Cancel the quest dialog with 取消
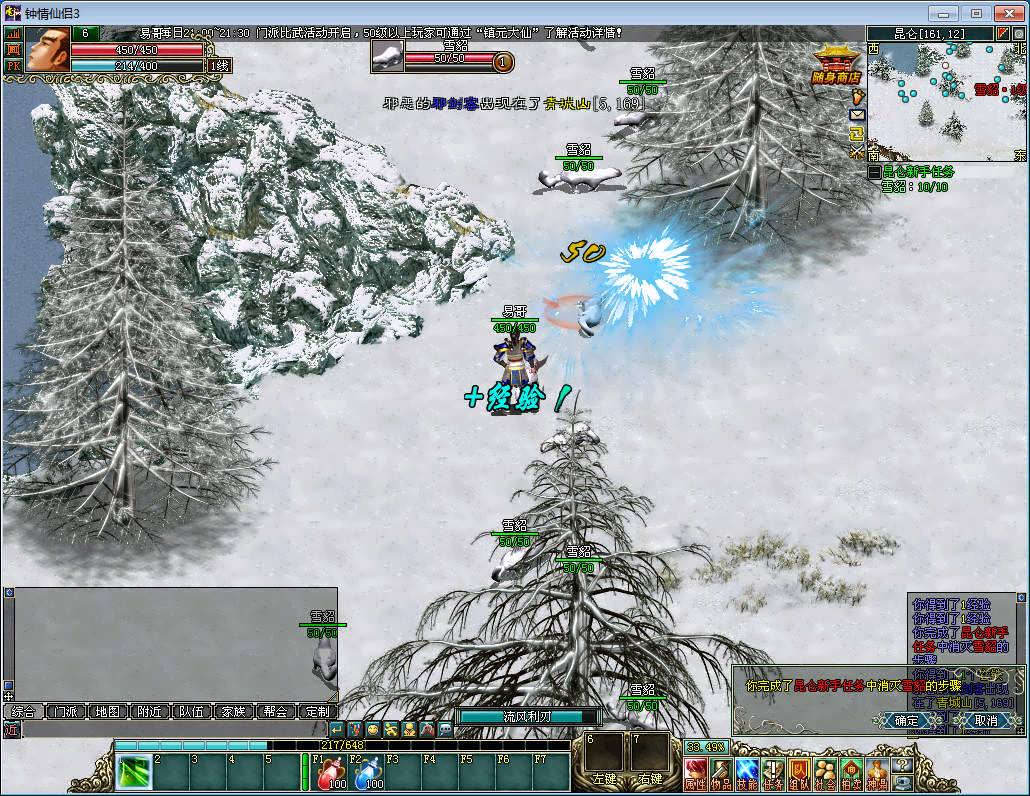The width and height of the screenshot is (1030, 796). 986,720
